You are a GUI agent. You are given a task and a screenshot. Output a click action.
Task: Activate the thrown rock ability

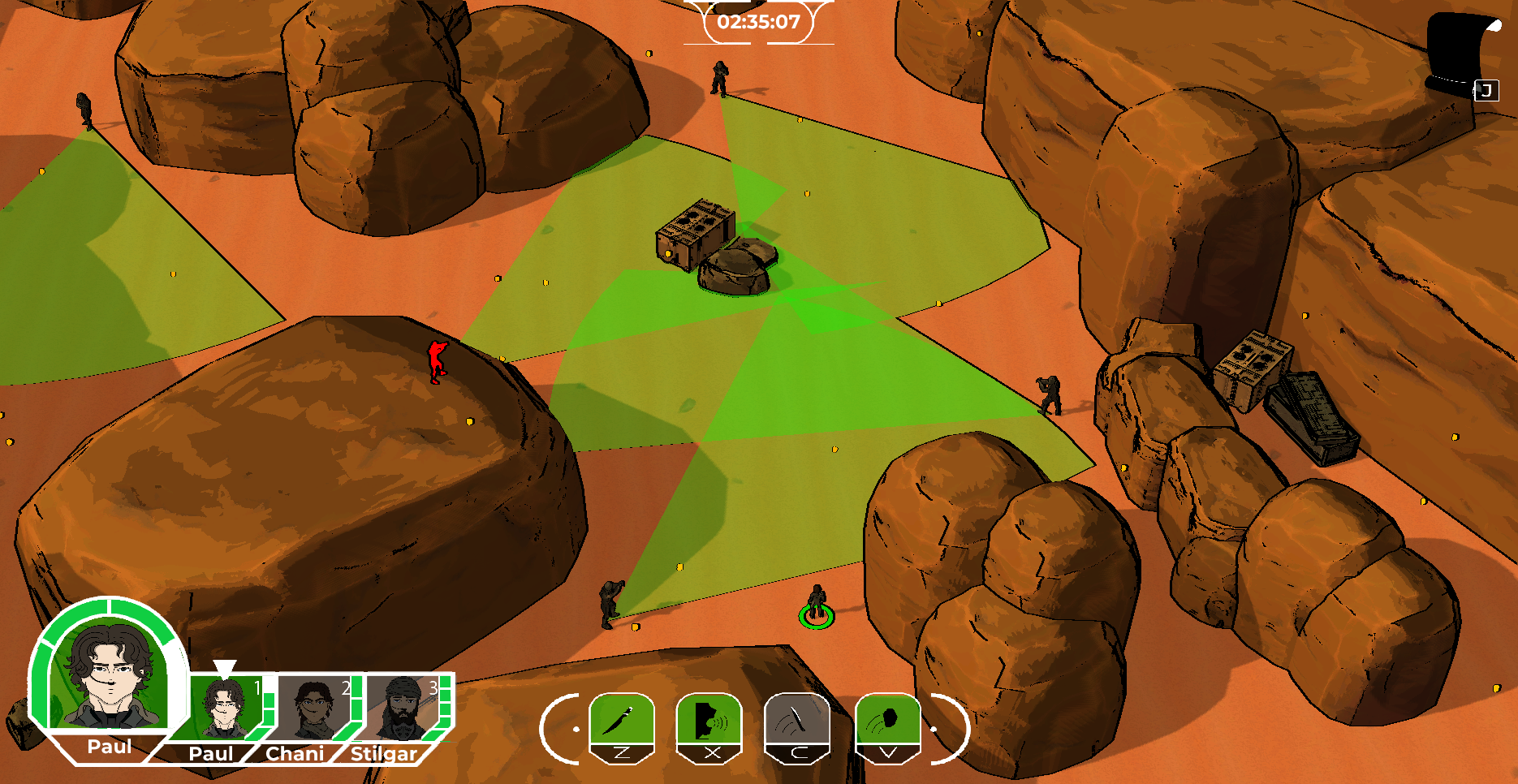[887, 720]
